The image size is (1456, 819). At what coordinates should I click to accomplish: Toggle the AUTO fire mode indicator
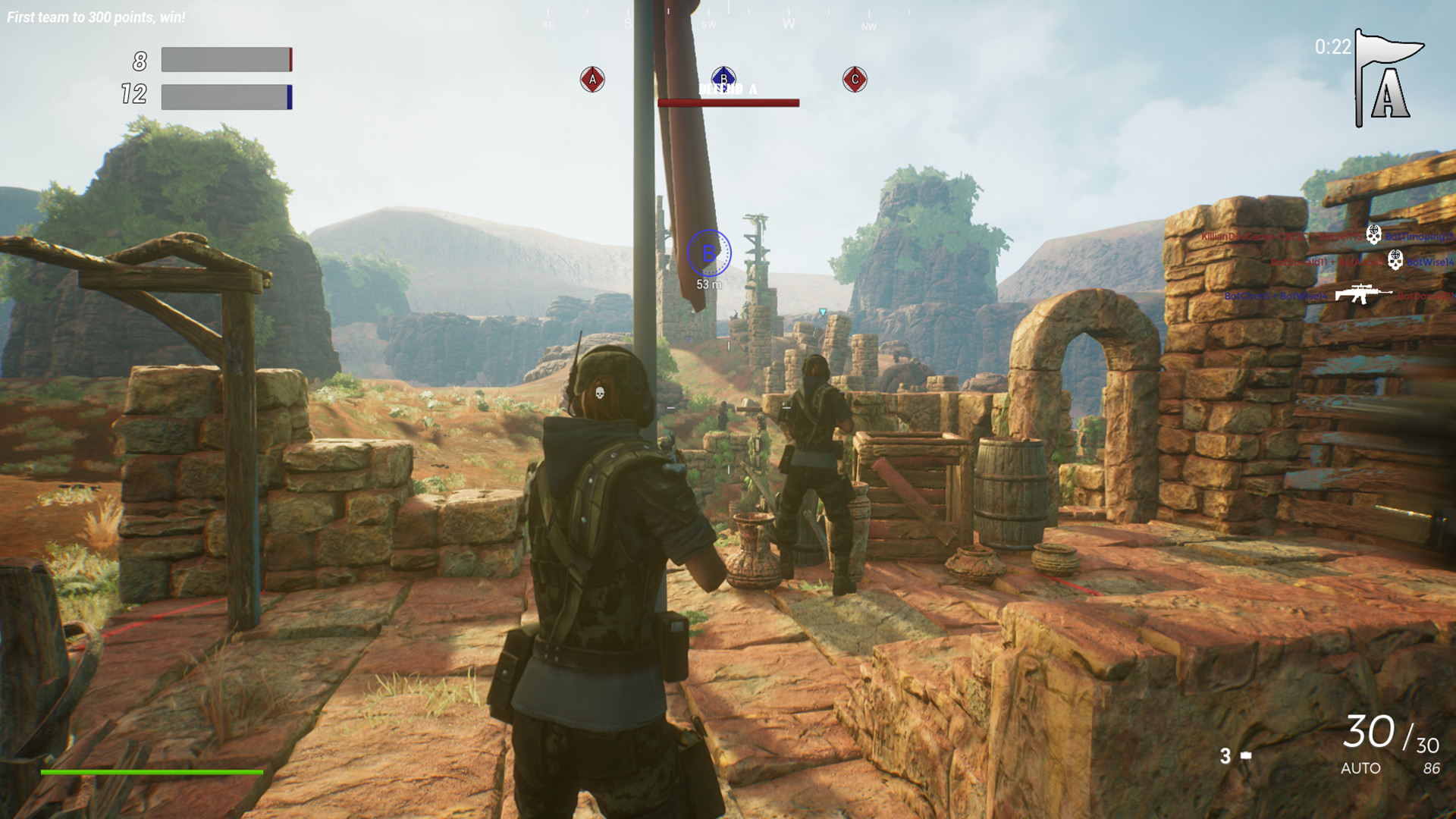pyautogui.click(x=1363, y=767)
